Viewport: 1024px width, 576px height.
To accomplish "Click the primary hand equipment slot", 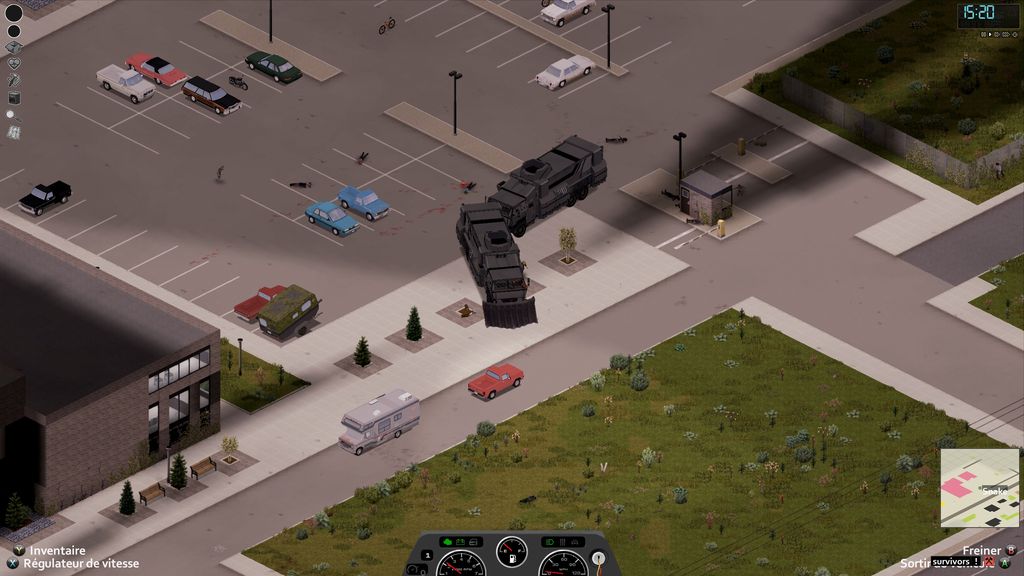I will click(x=14, y=13).
